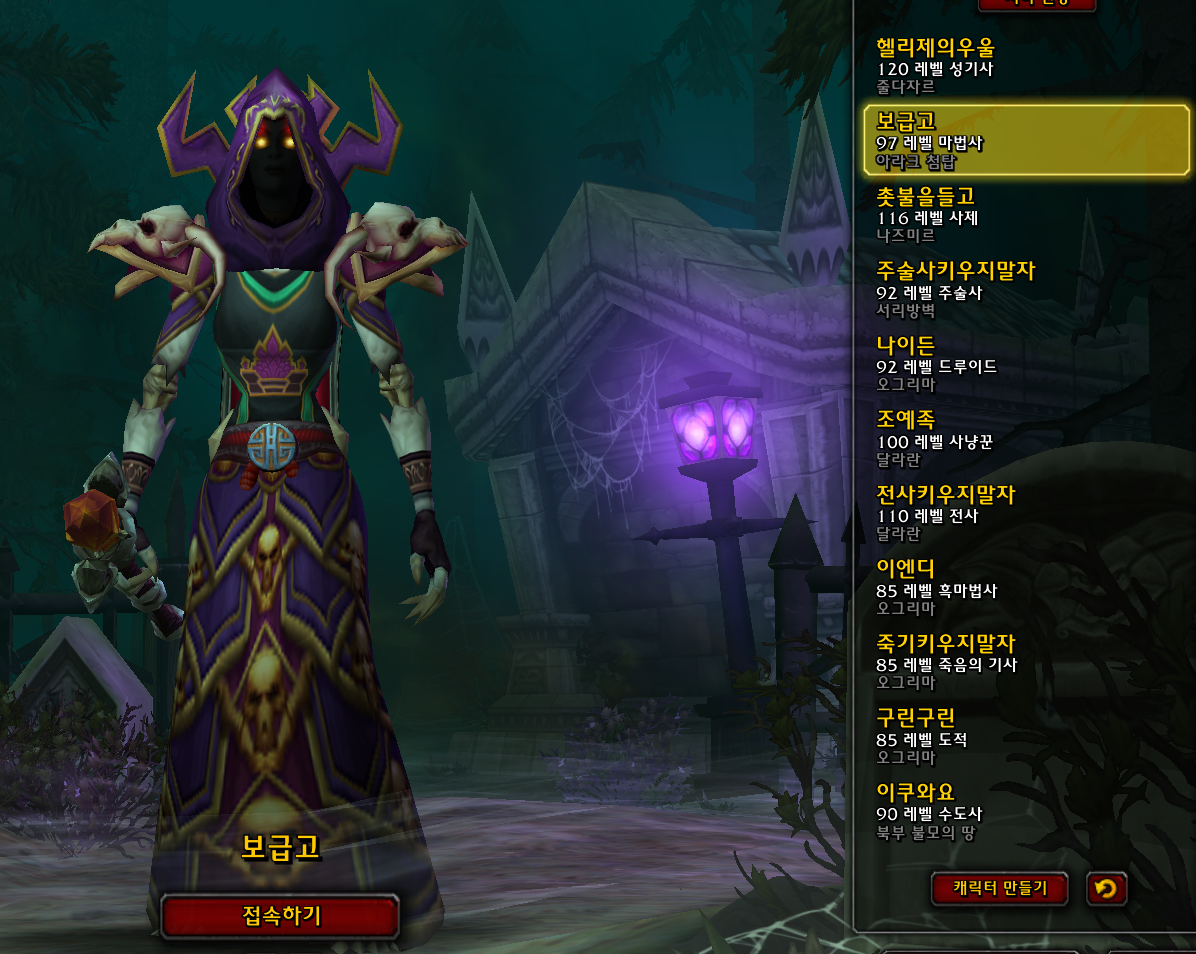This screenshot has height=954, width=1196.
Task: Select the 죽기키우지말자 death knight
Action: click(1025, 662)
